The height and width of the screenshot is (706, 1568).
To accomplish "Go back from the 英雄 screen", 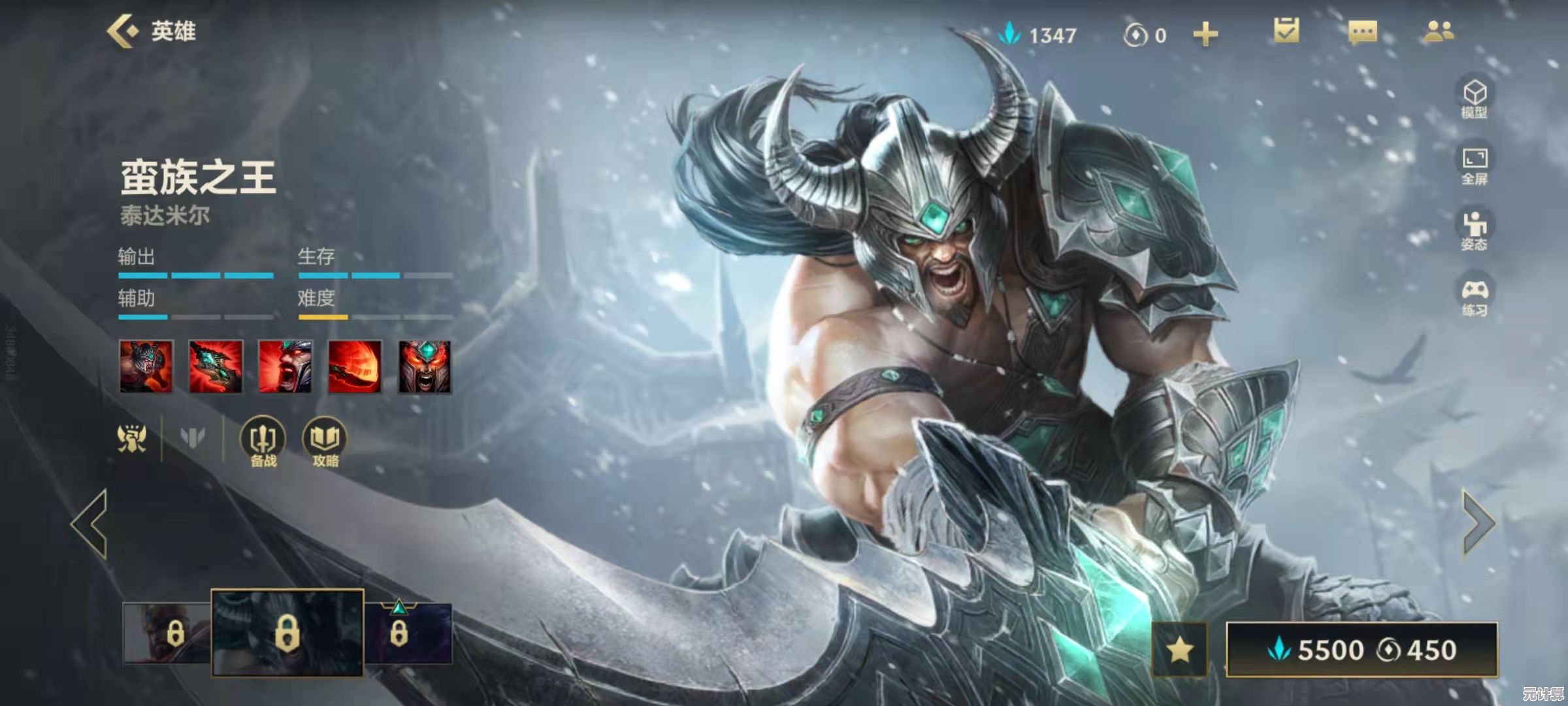I will pyautogui.click(x=123, y=31).
